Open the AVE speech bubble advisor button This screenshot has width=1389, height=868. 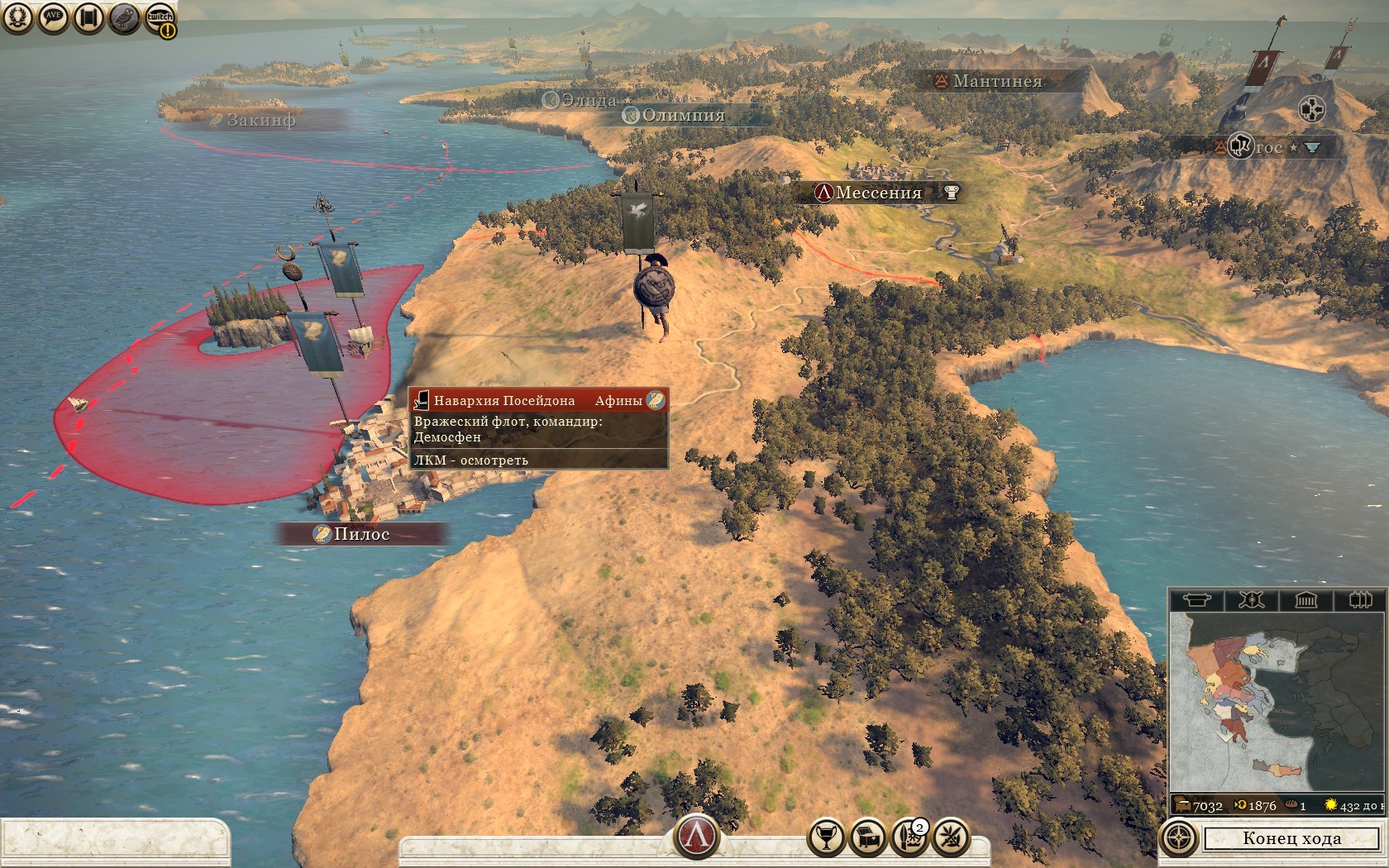click(53, 17)
